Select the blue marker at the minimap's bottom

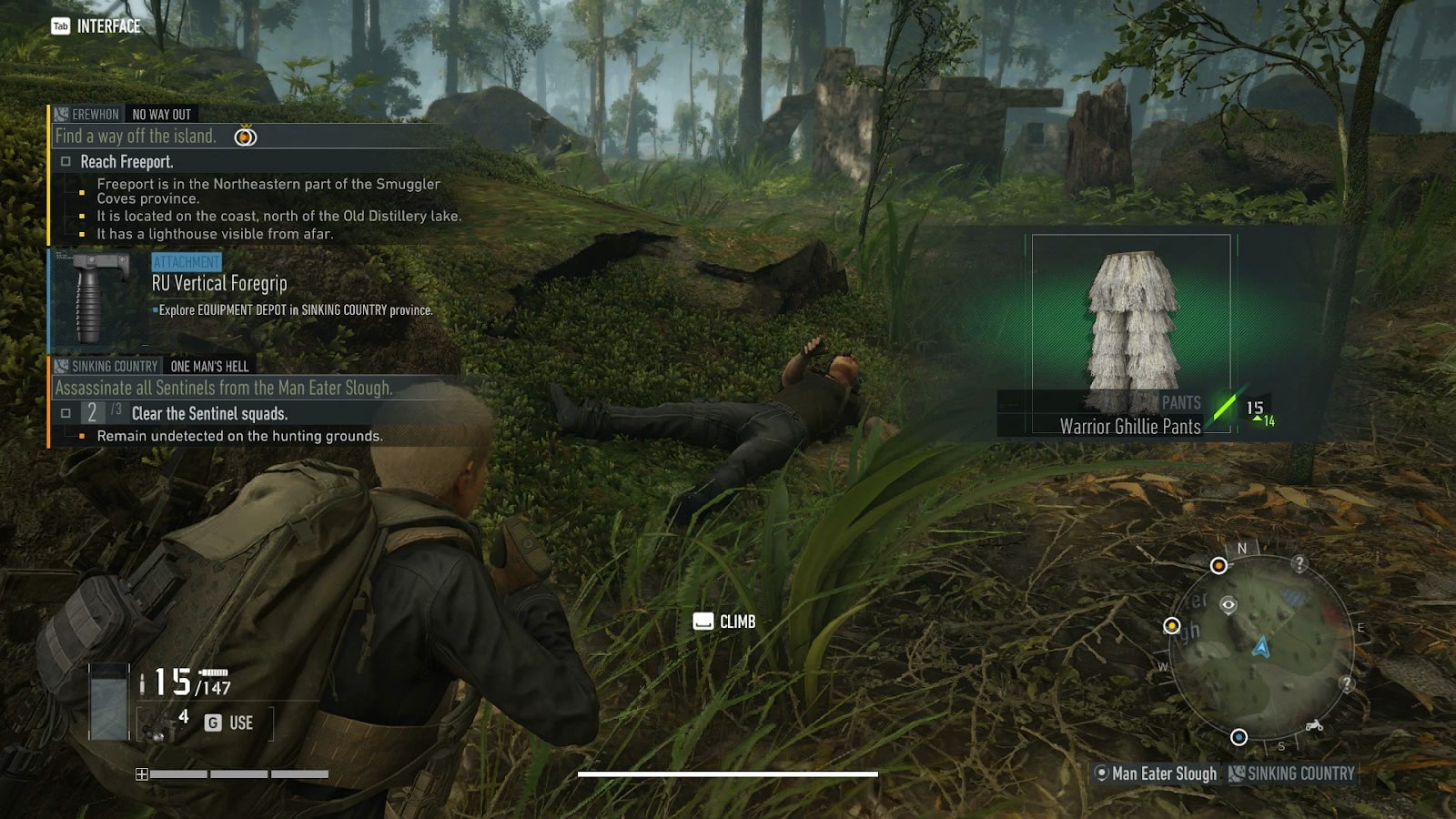1239,737
